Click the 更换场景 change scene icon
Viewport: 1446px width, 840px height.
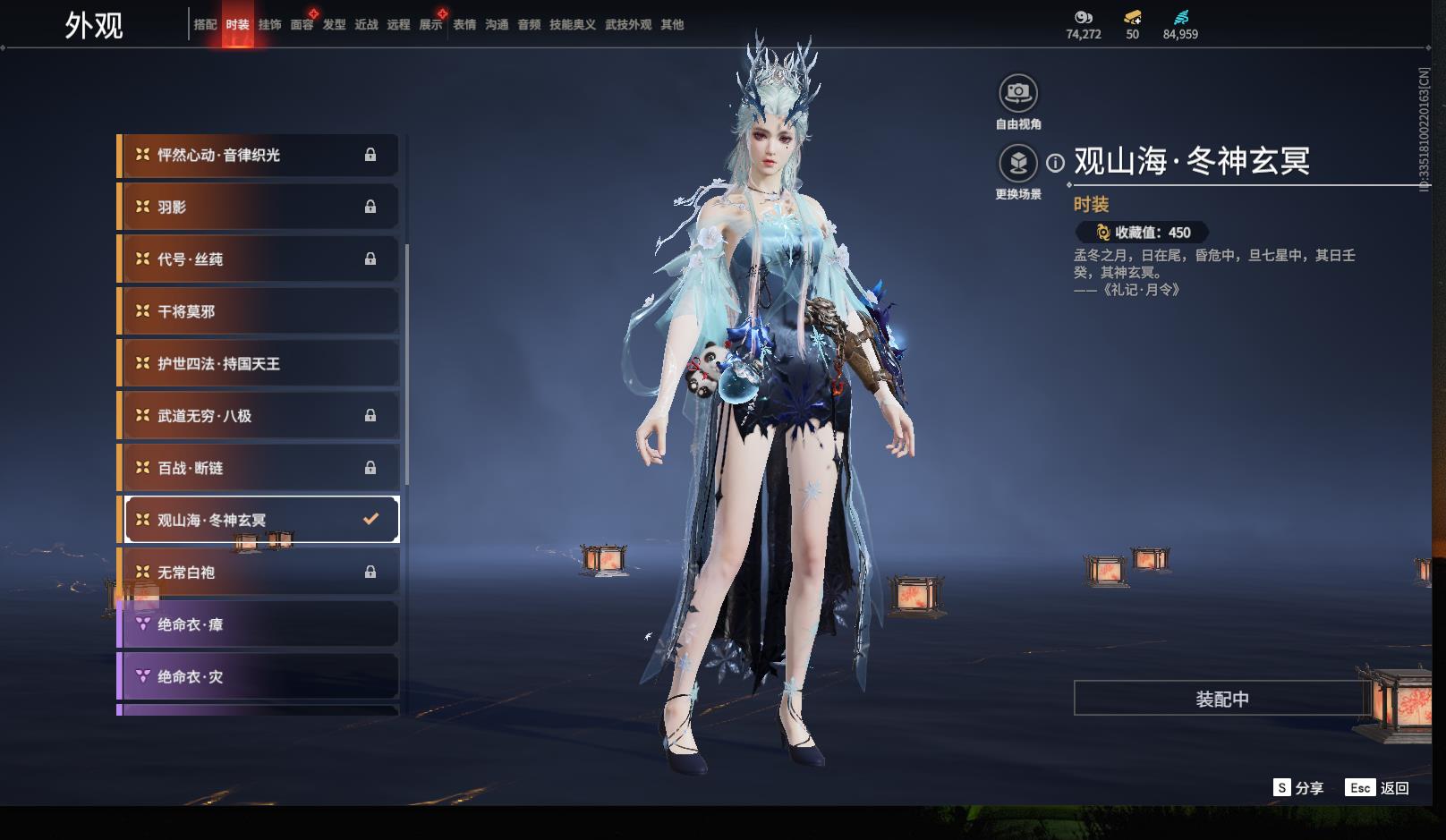[x=1017, y=163]
